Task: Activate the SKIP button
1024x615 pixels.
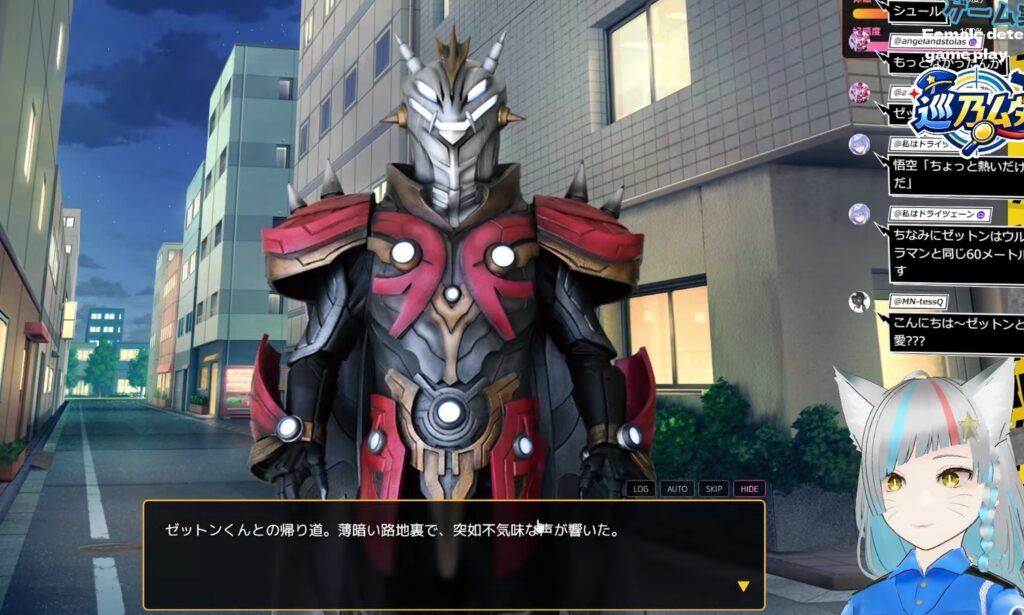Action: click(x=713, y=489)
